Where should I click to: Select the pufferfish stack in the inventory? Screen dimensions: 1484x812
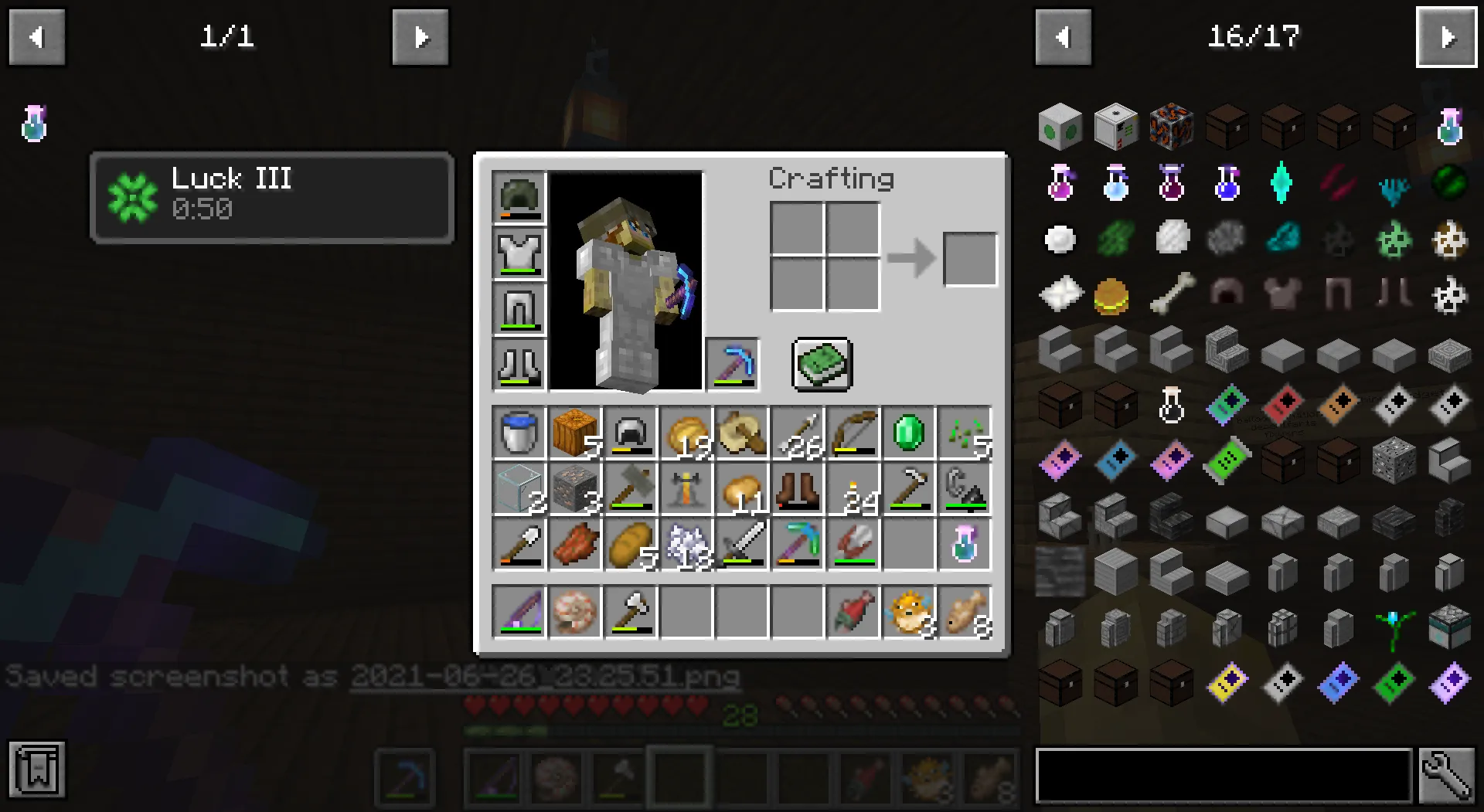pos(908,613)
